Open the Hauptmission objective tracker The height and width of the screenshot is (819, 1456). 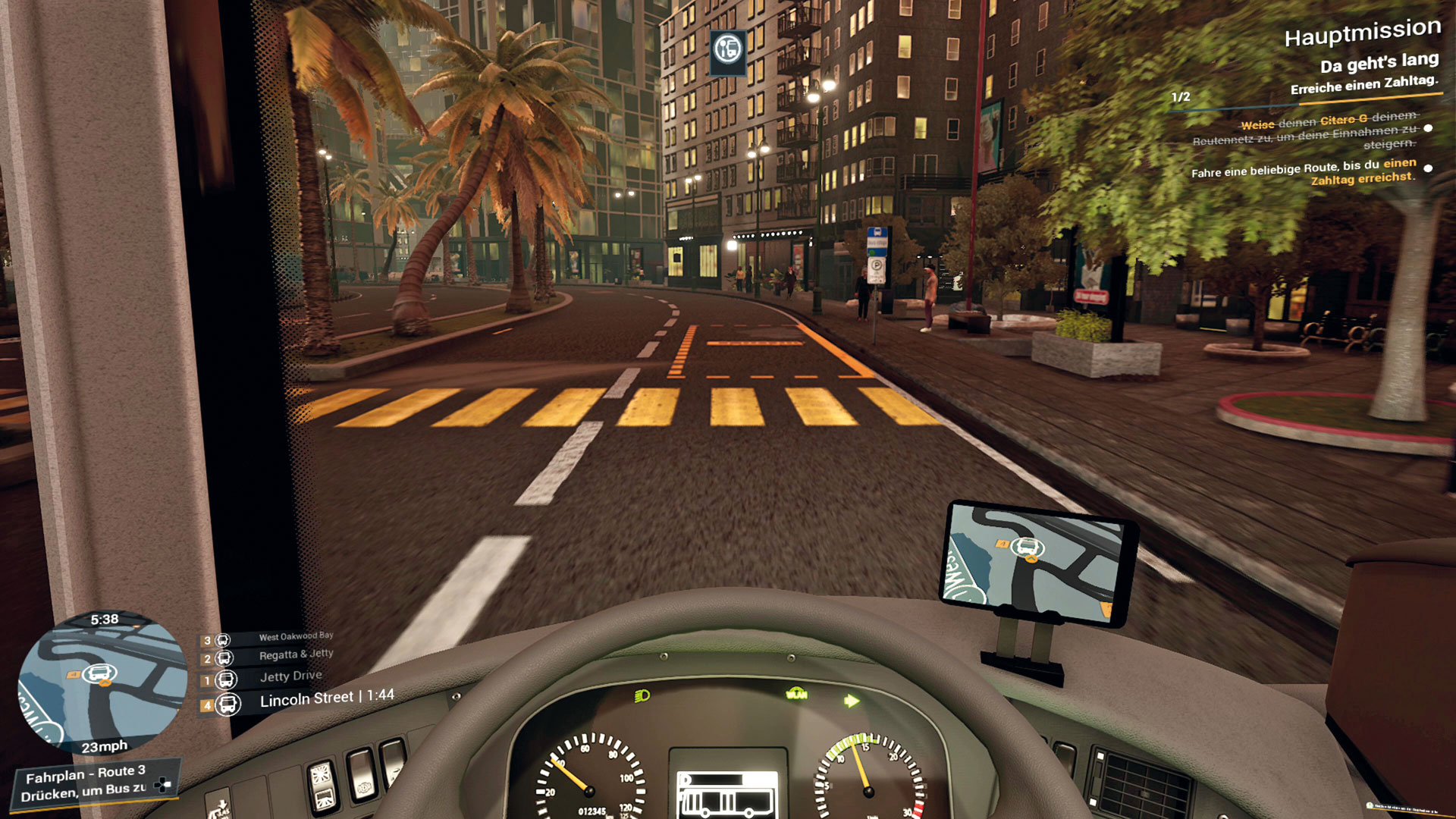point(1362,33)
